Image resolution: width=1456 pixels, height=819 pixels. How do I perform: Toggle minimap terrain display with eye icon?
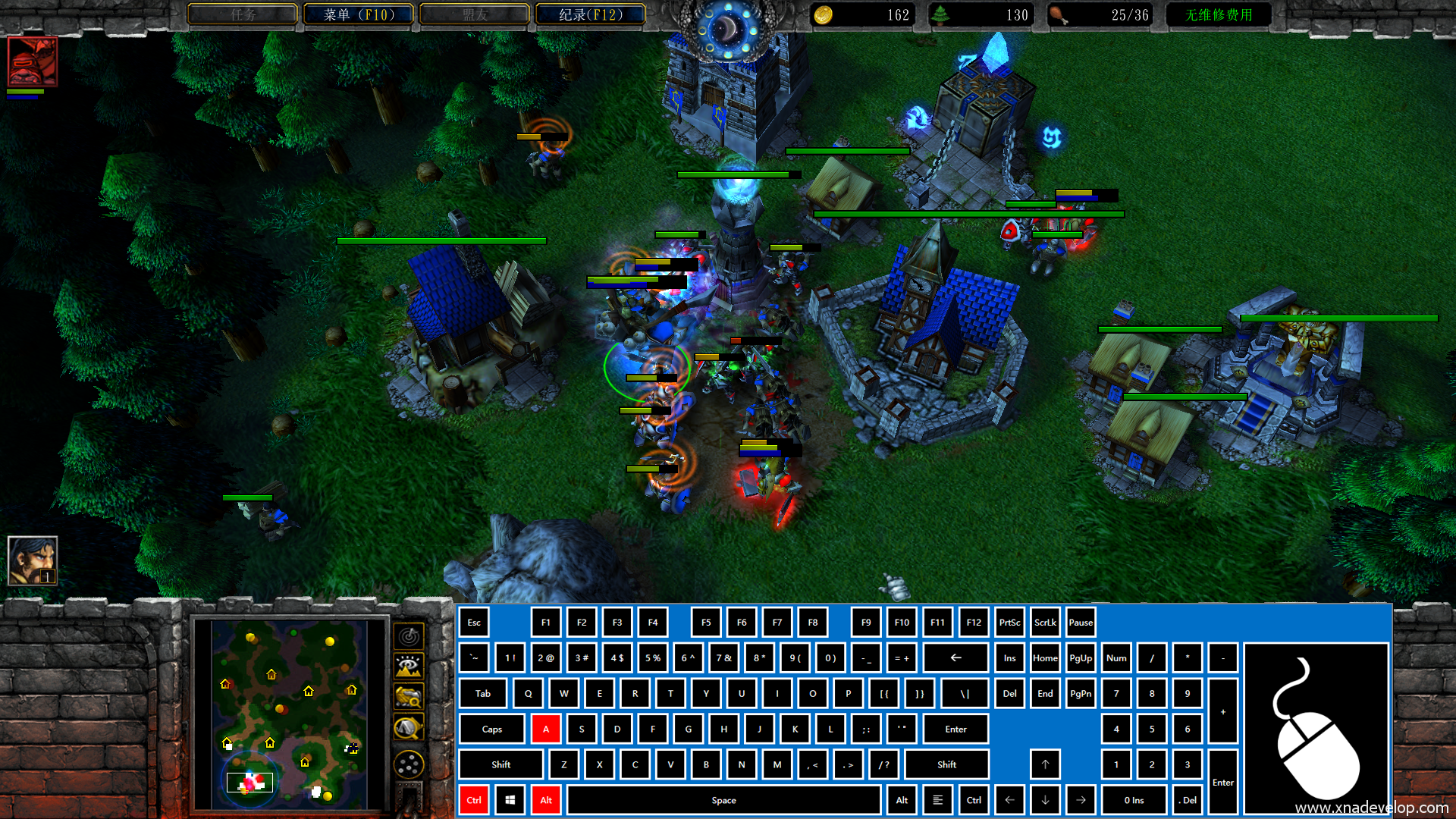tap(409, 667)
